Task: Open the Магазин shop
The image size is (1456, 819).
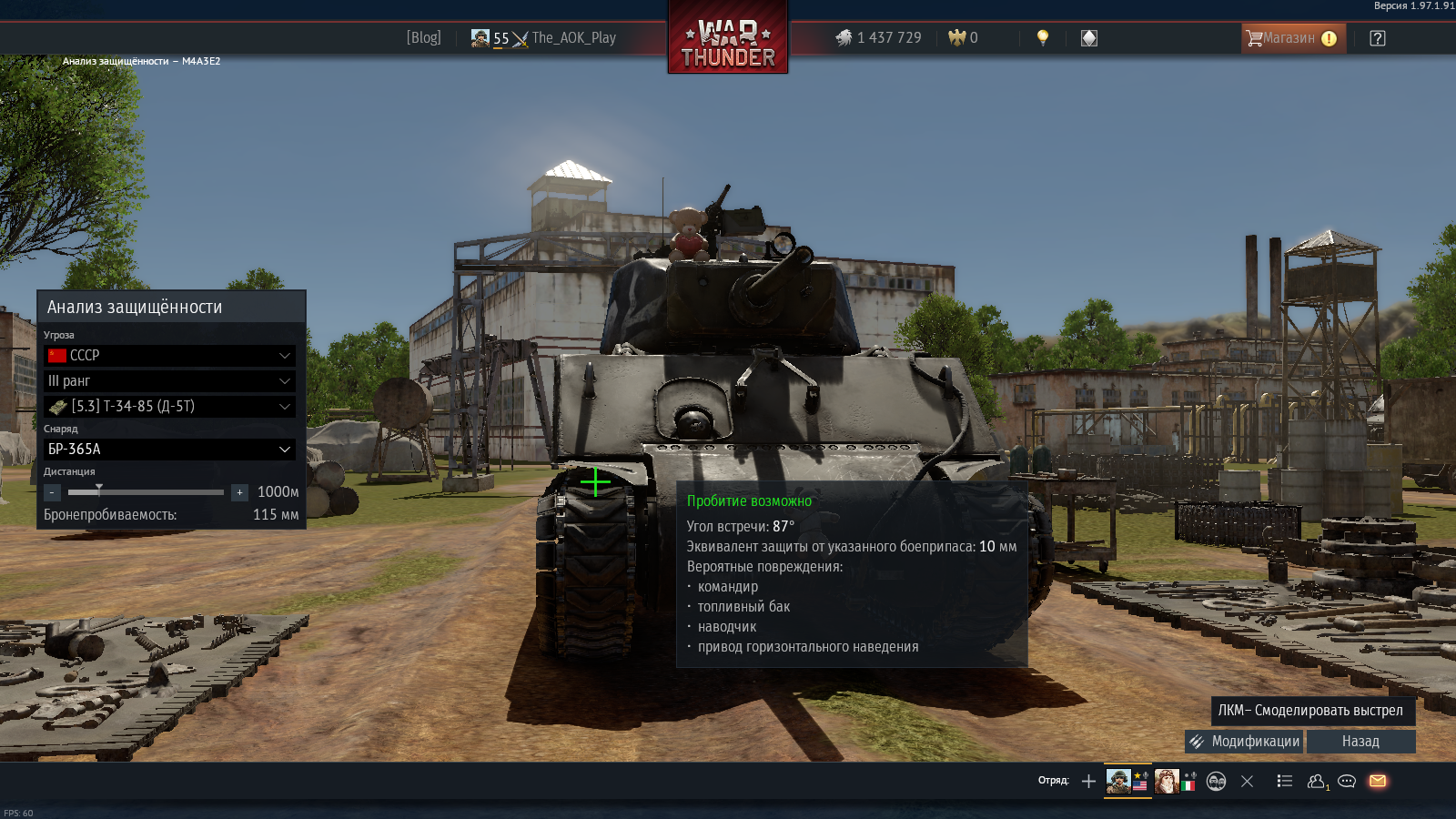Action: tap(1292, 38)
